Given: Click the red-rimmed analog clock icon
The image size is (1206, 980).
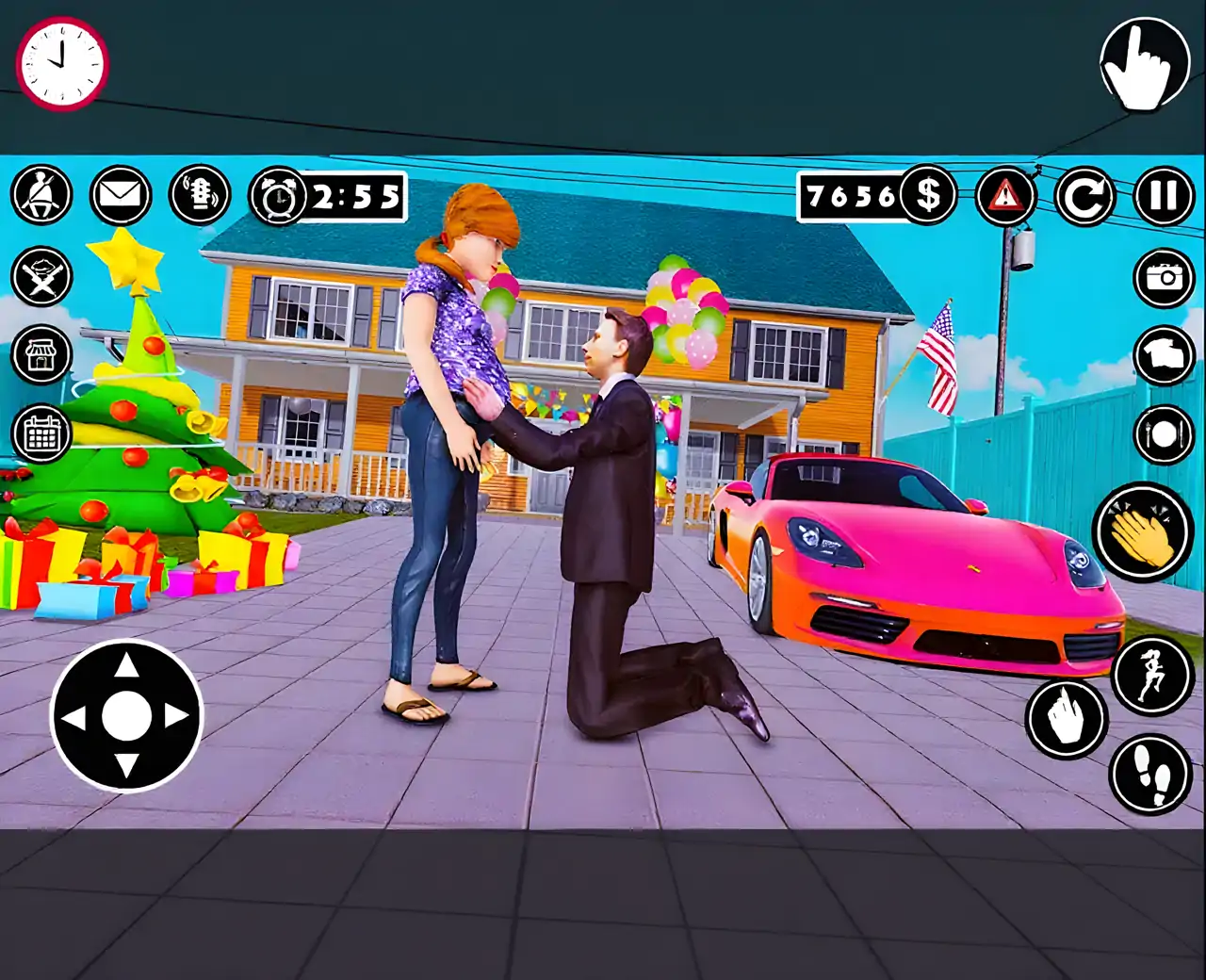Looking at the screenshot, I should pos(62,63).
